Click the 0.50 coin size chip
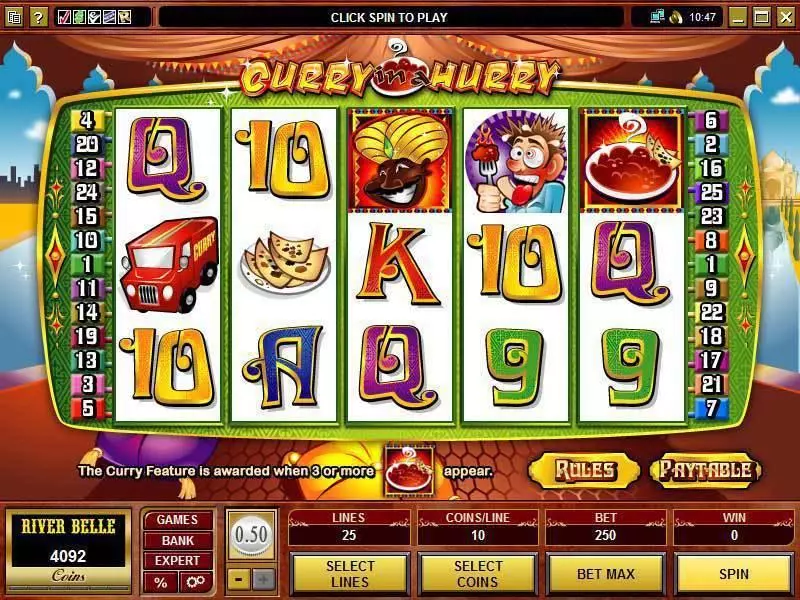Image resolution: width=800 pixels, height=600 pixels. (x=250, y=535)
